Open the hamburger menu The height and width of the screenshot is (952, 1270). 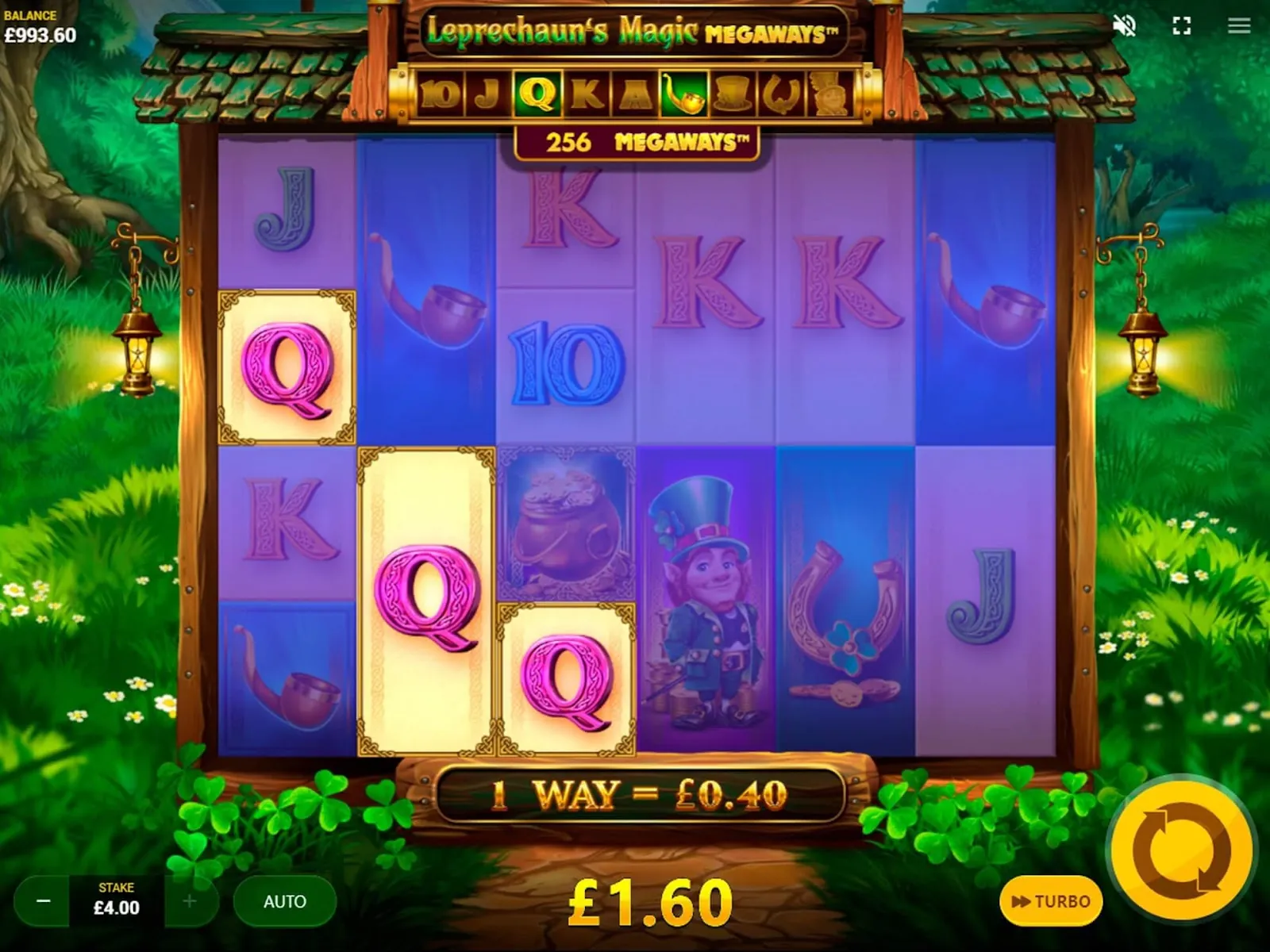tap(1239, 26)
